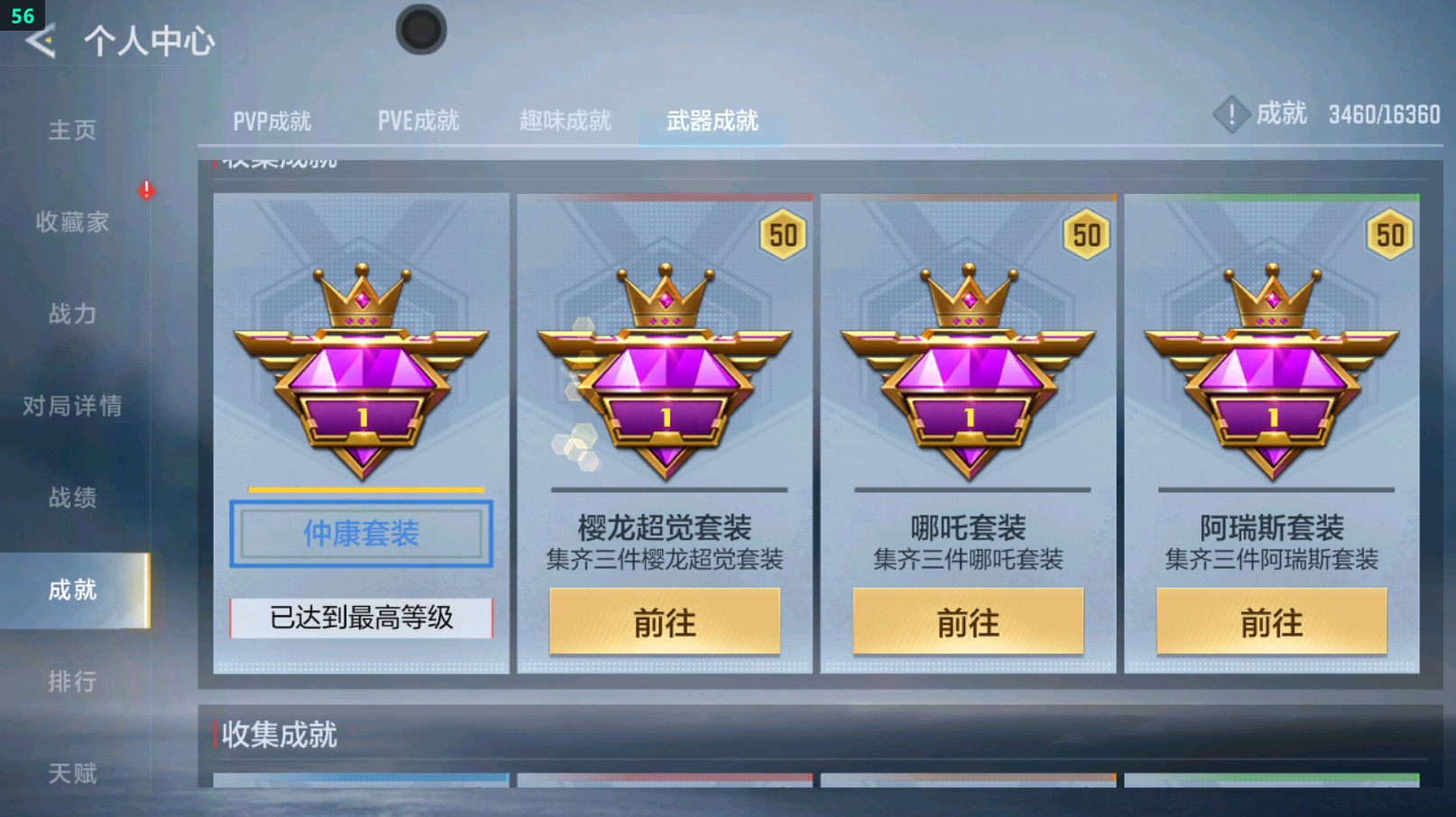The height and width of the screenshot is (817, 1456).
Task: Tap the 已达到最高等级 status label
Action: [x=359, y=618]
